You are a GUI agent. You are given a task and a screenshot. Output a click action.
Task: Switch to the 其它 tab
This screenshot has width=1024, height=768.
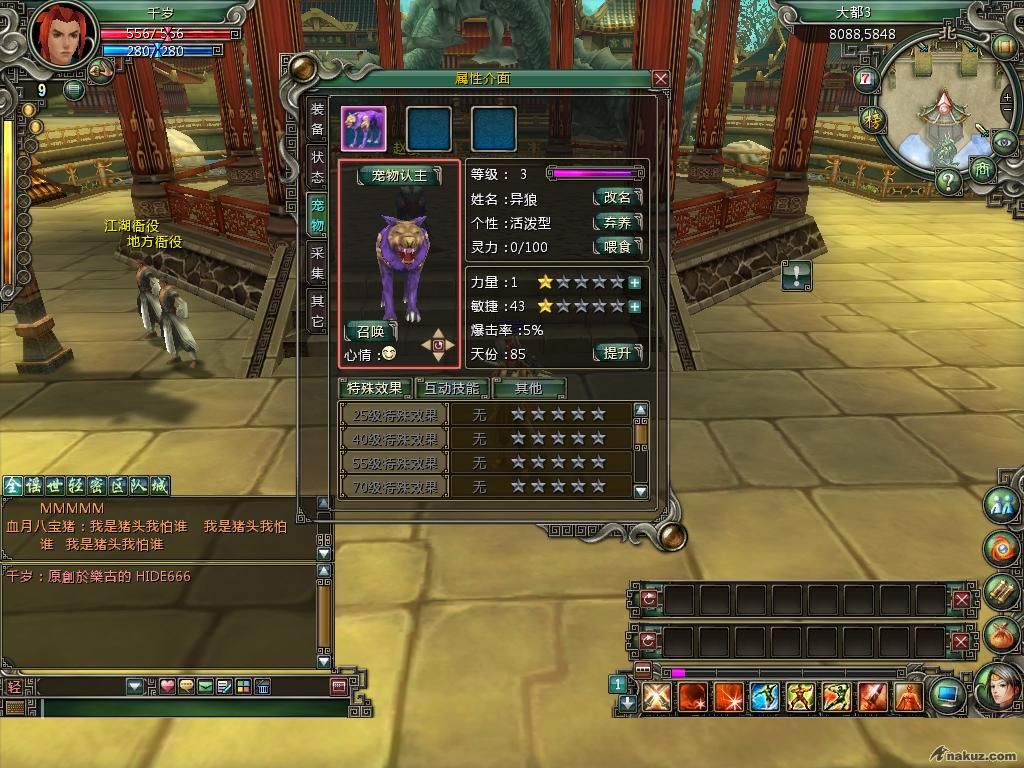(x=316, y=311)
